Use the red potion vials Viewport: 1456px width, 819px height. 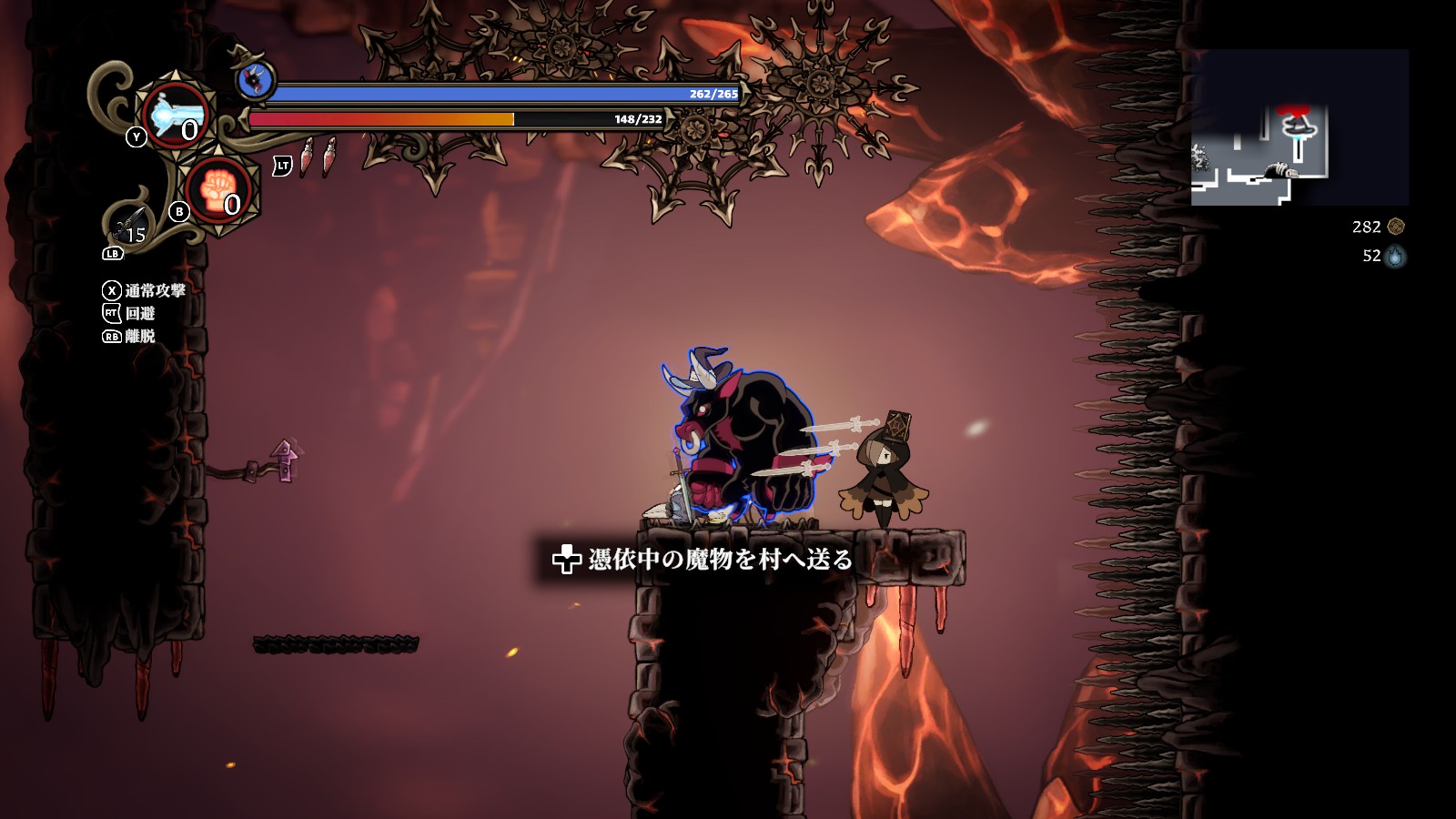pos(318,157)
